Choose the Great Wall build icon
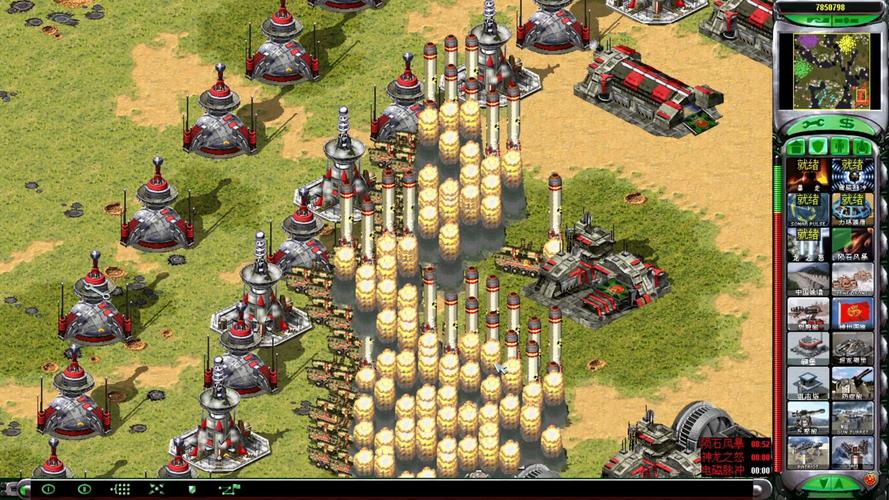This screenshot has height=500, width=889. point(808,278)
